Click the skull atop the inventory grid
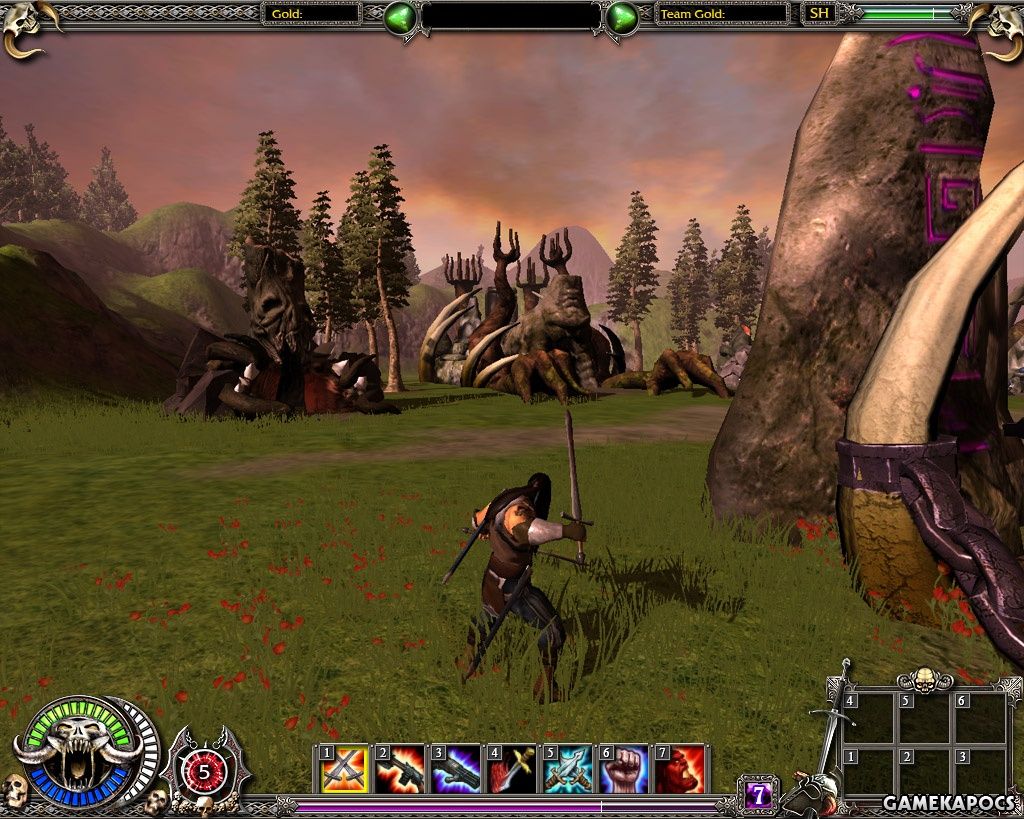 924,681
